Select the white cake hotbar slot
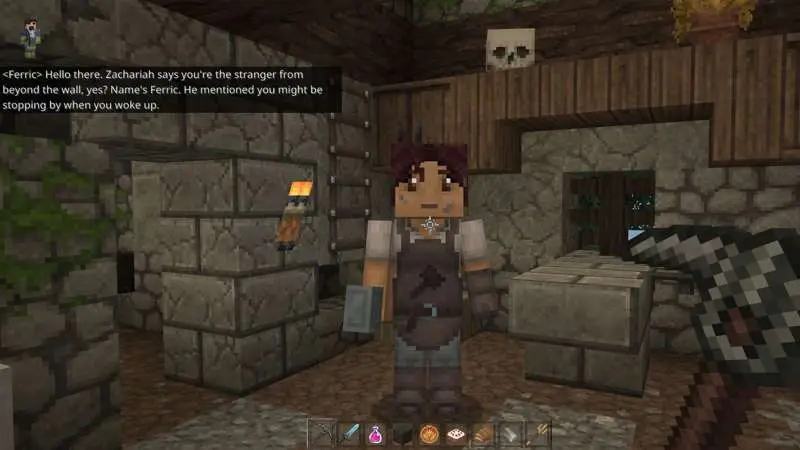The image size is (800, 450). pyautogui.click(x=456, y=434)
